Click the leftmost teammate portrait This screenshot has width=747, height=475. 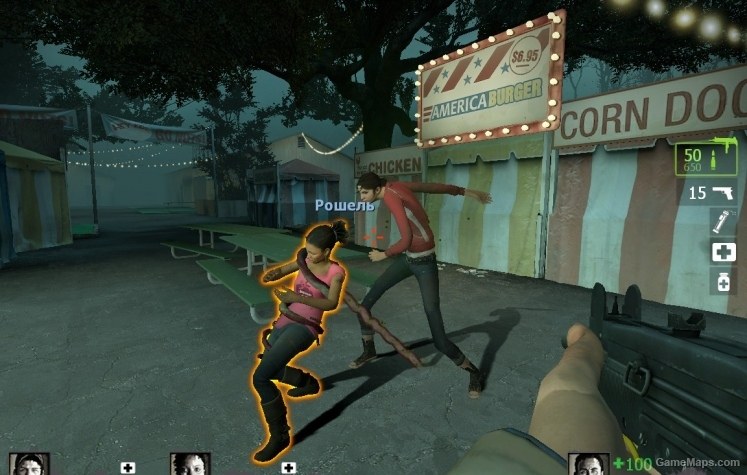pos(29,464)
